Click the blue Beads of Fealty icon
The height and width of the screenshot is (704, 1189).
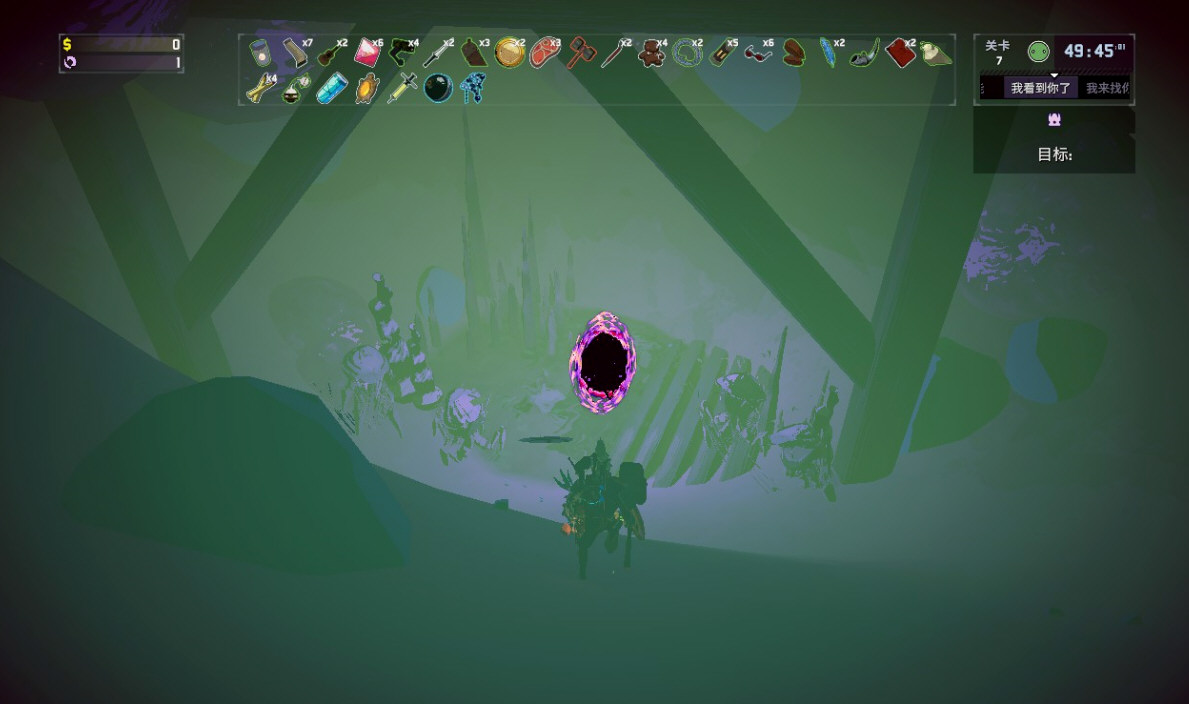pyautogui.click(x=472, y=88)
